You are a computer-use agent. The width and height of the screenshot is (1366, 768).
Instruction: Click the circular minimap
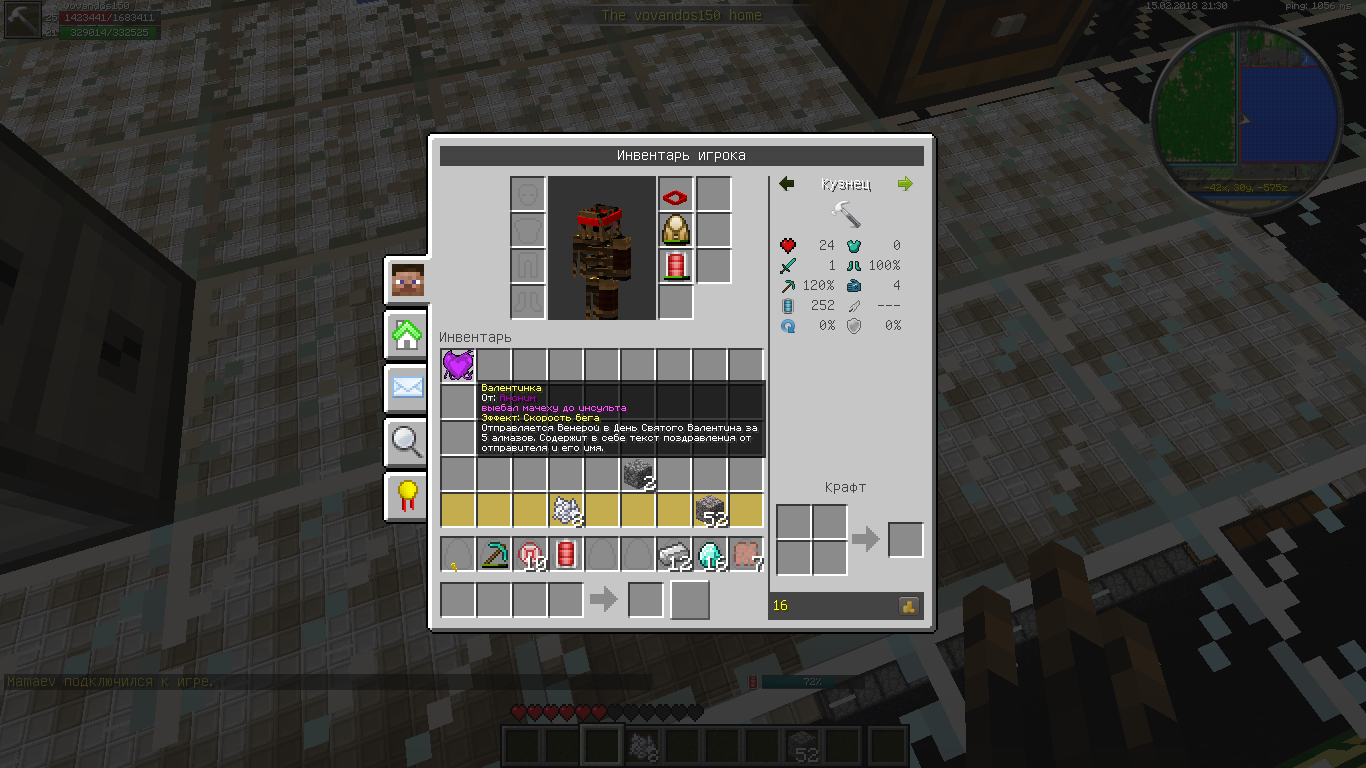(x=1244, y=112)
